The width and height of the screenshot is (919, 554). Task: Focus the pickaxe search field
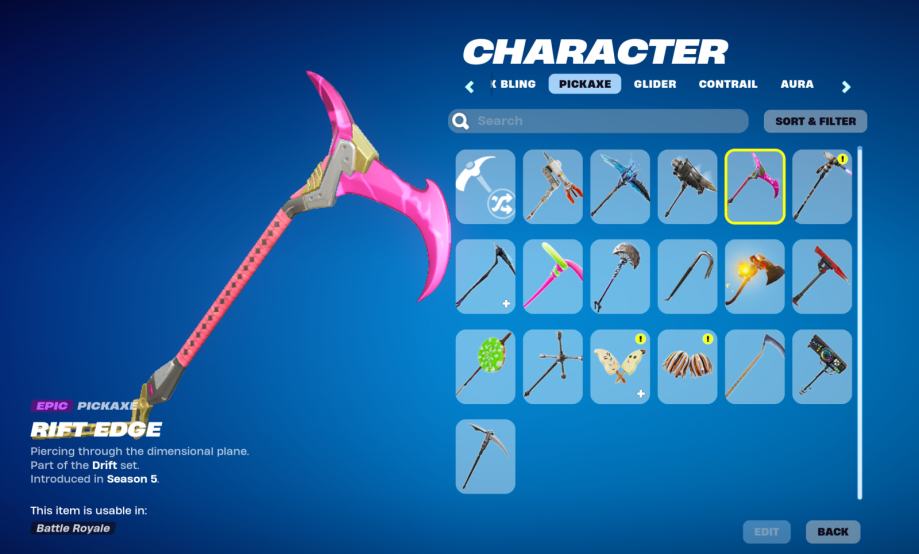tap(598, 121)
